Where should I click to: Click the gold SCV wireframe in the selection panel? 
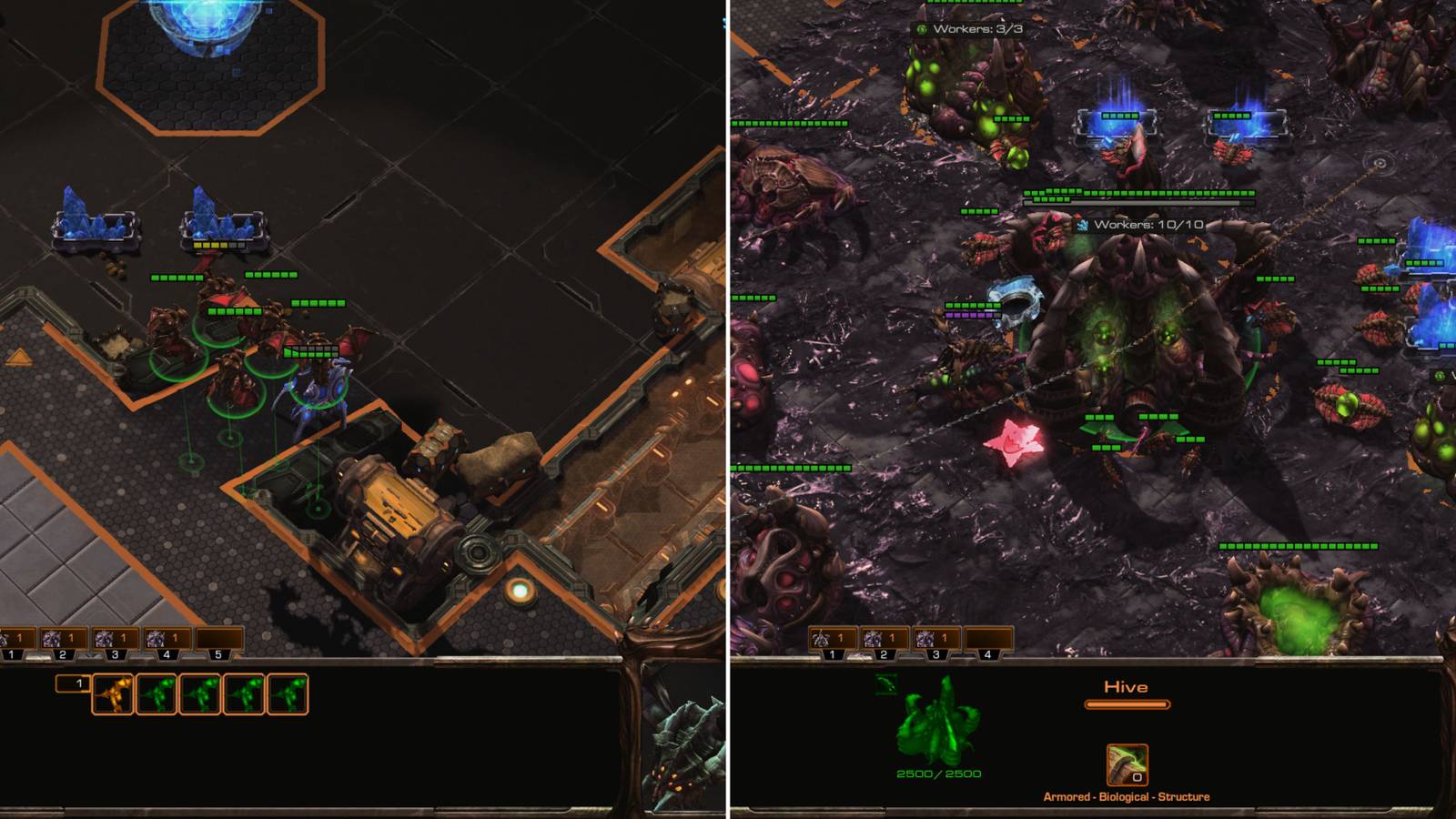111,695
